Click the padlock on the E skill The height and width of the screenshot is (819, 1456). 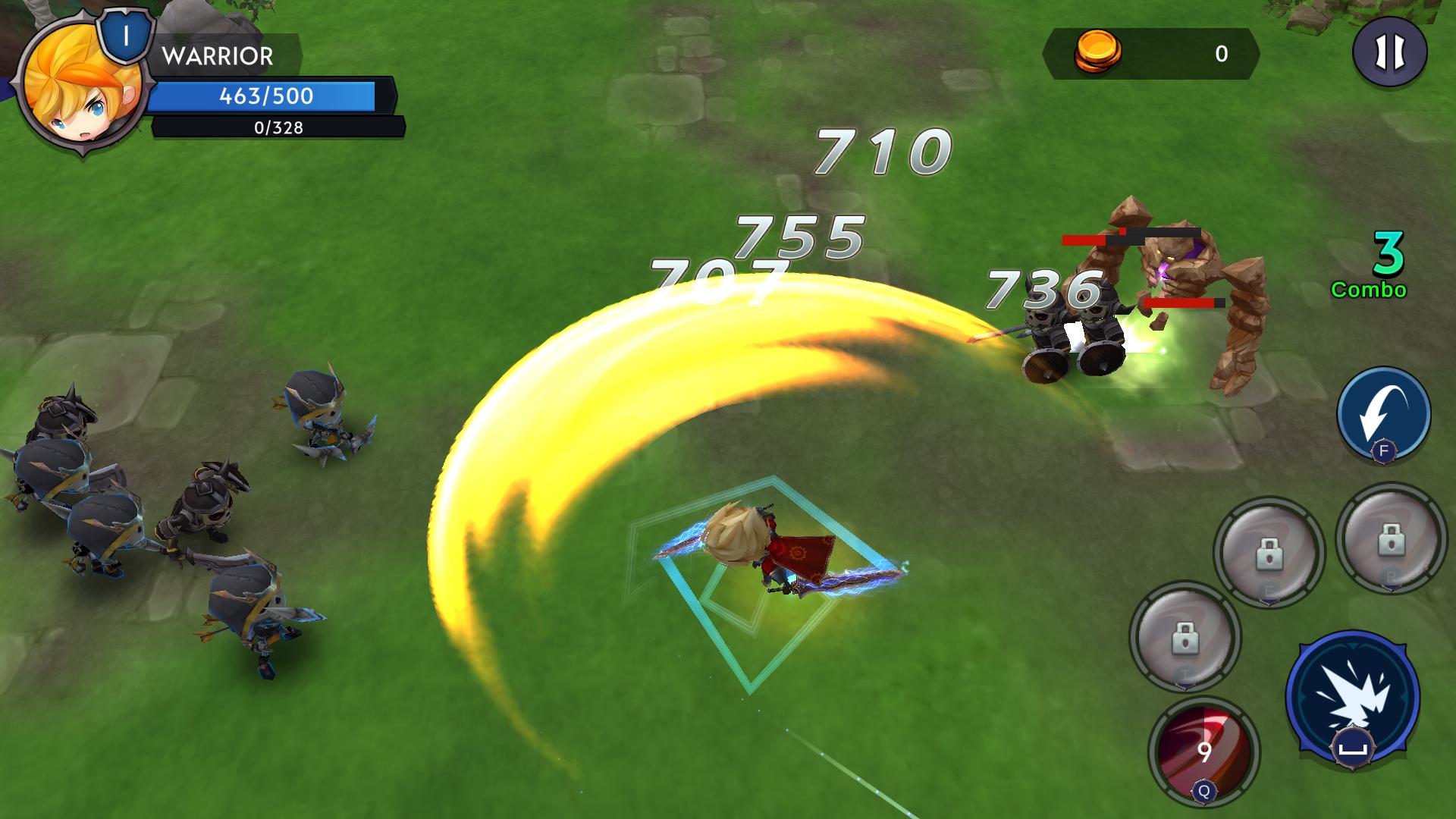pyautogui.click(x=1271, y=553)
